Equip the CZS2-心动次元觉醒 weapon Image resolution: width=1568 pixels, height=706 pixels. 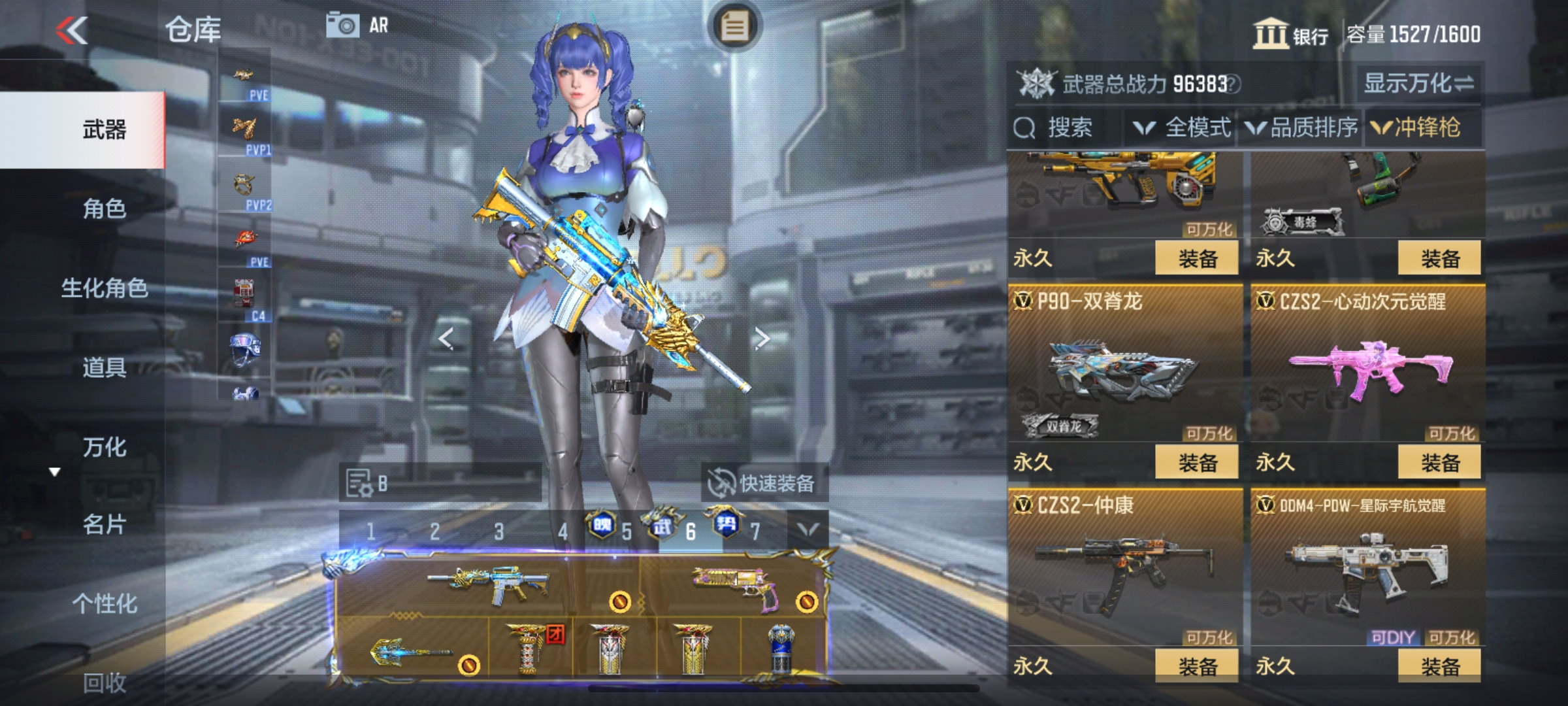(x=1439, y=463)
